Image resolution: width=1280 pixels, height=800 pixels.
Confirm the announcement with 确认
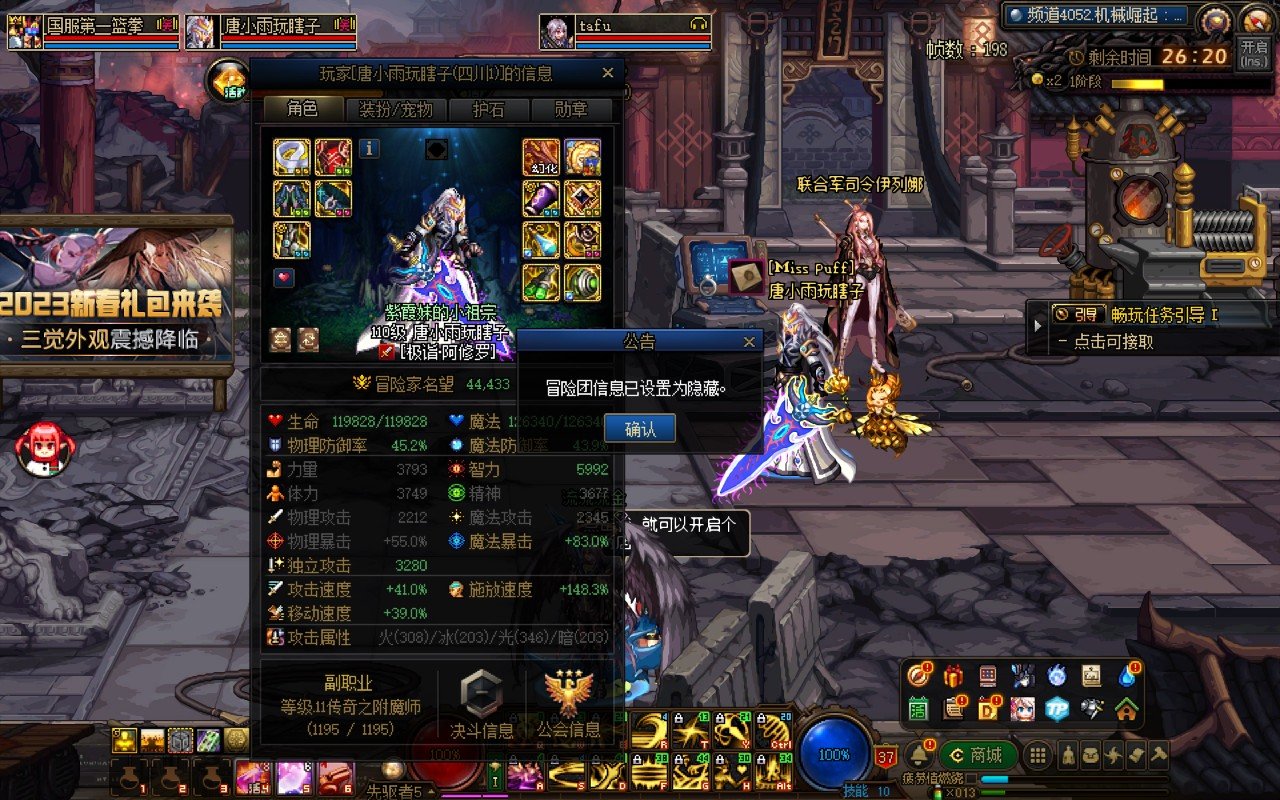(x=640, y=429)
